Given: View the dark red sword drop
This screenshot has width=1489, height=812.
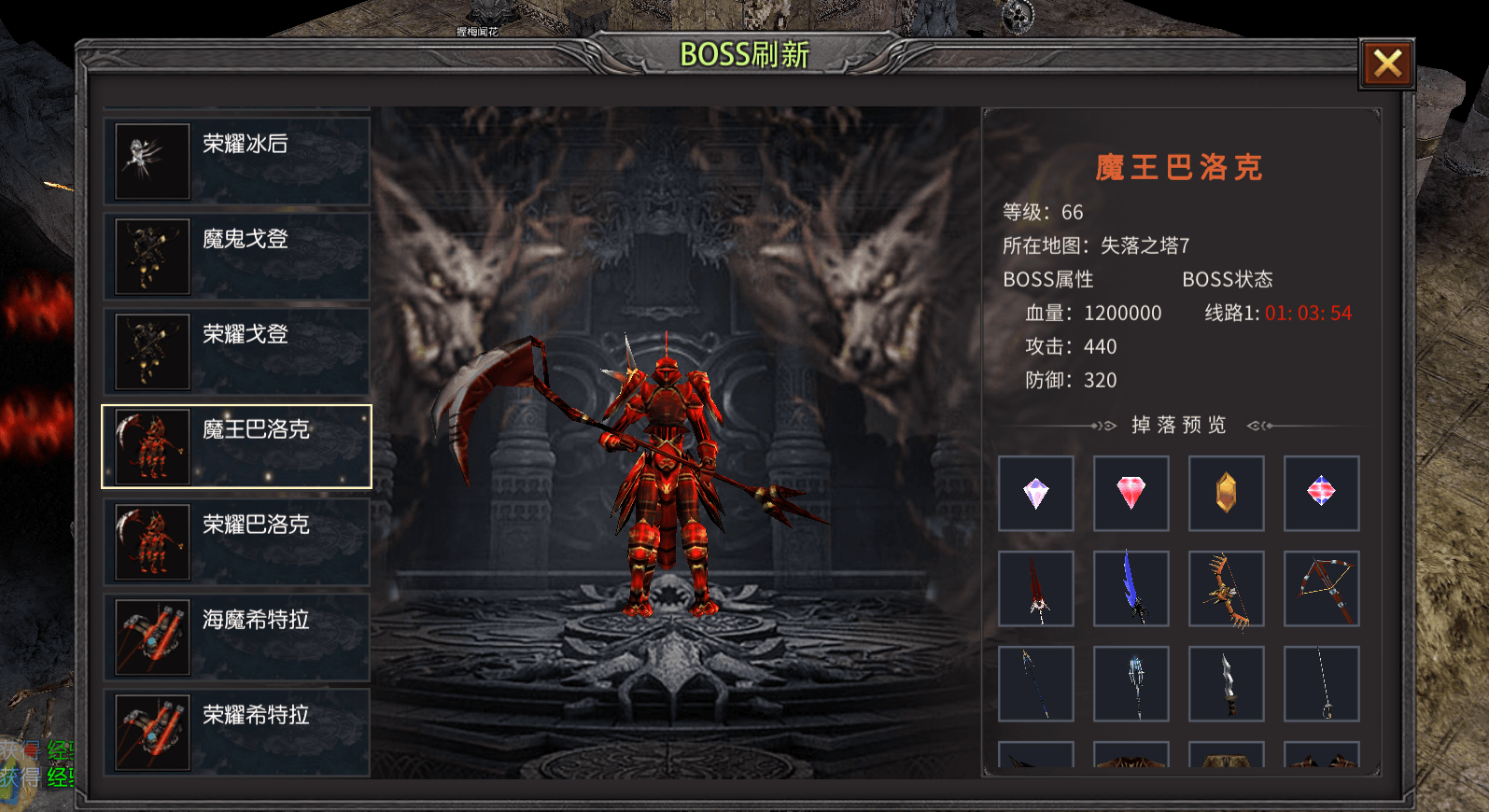Looking at the screenshot, I should pyautogui.click(x=1036, y=589).
